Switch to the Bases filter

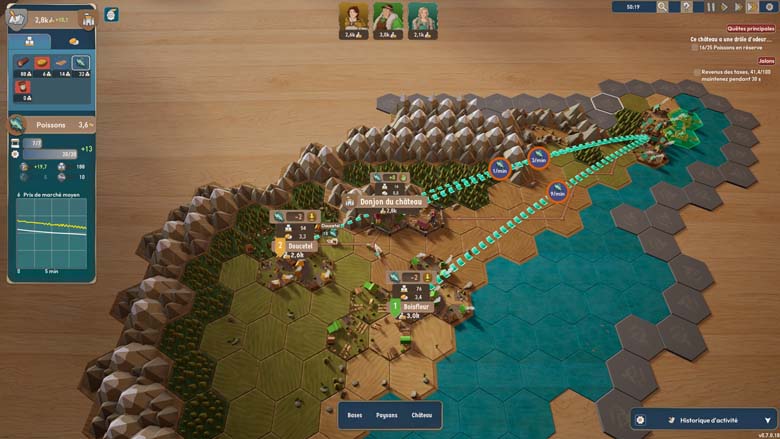point(354,414)
